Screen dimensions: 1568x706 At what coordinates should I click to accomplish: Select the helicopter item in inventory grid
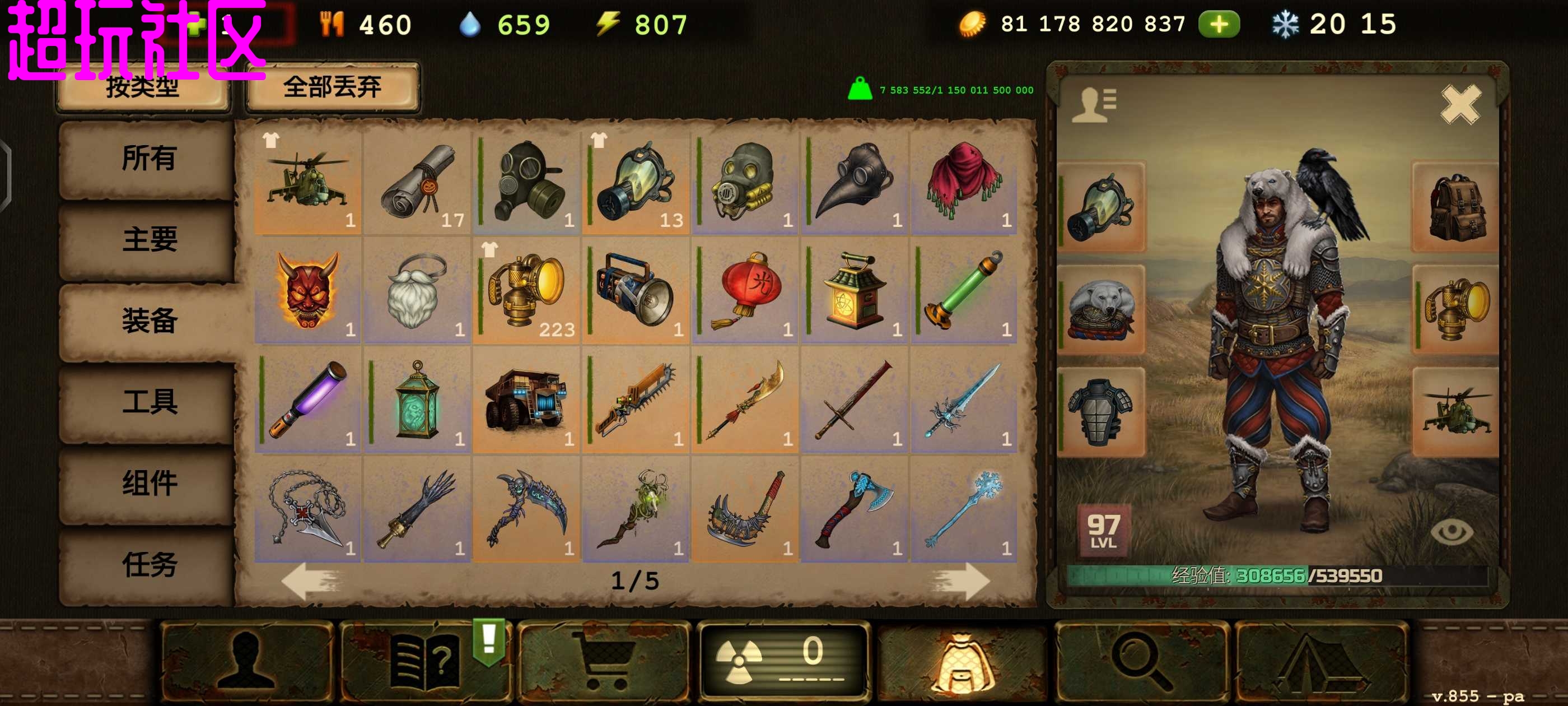point(307,181)
